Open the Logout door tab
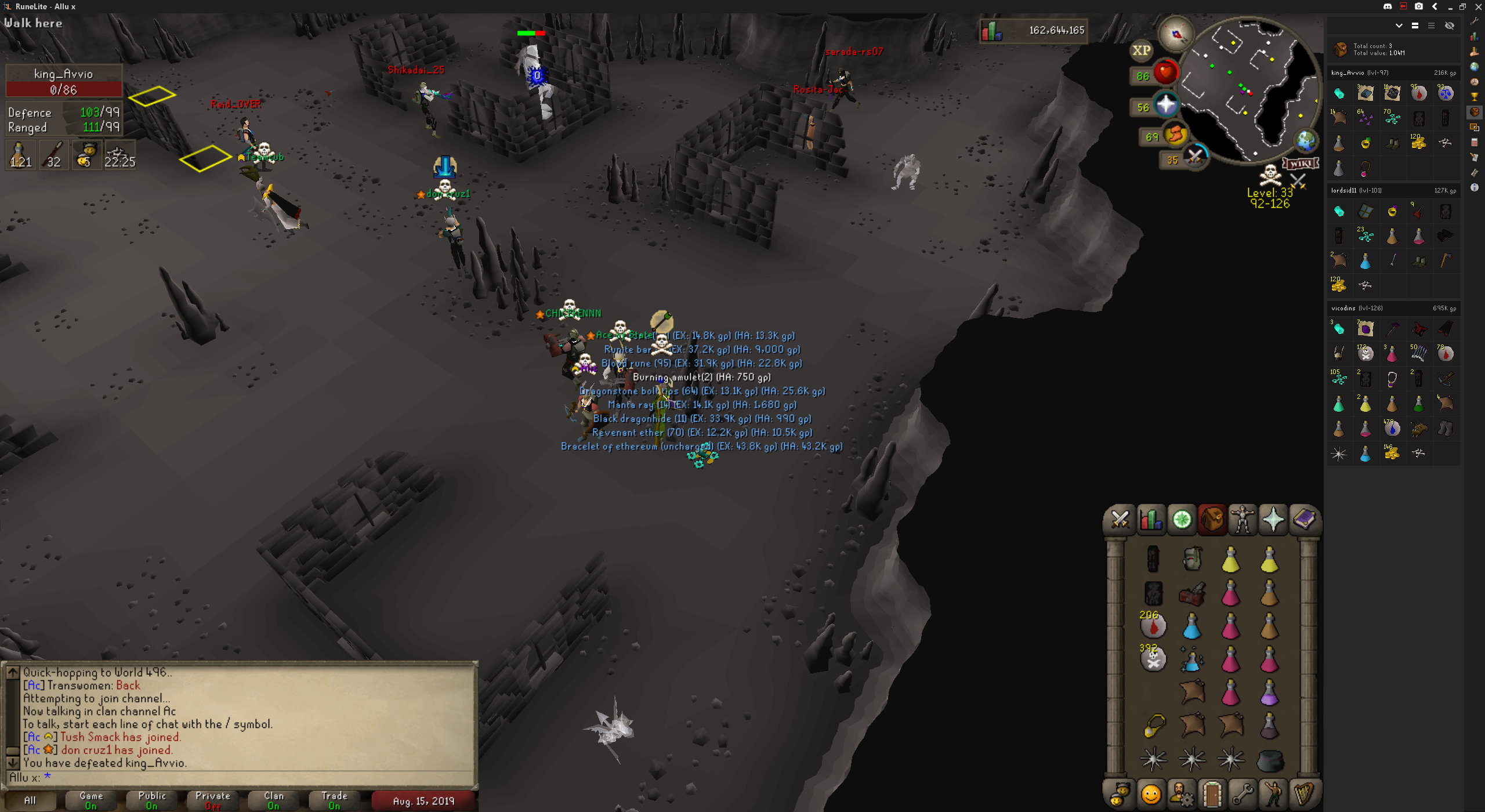This screenshot has width=1485, height=812. click(x=1212, y=794)
